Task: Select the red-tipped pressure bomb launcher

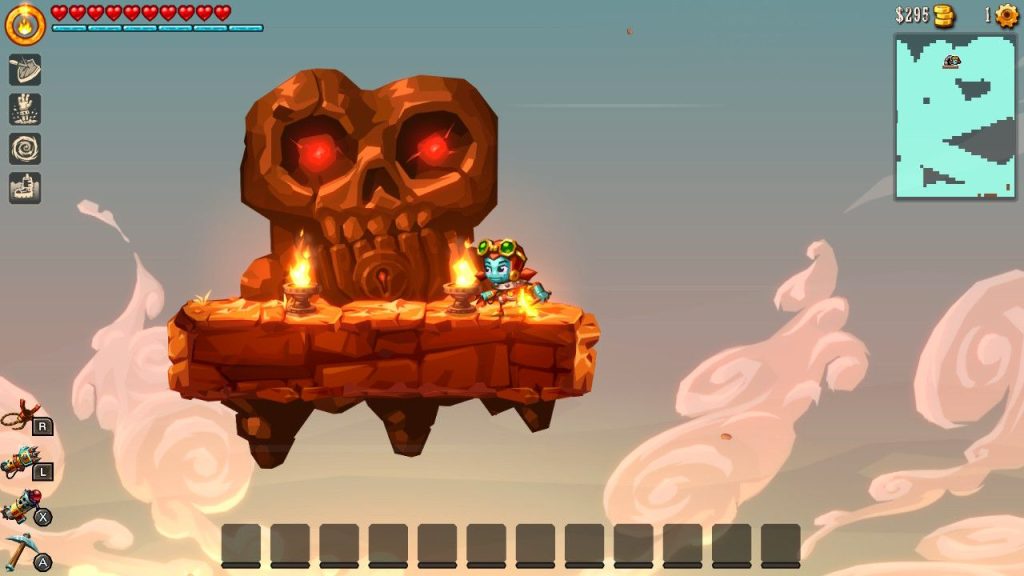Action: click(21, 508)
